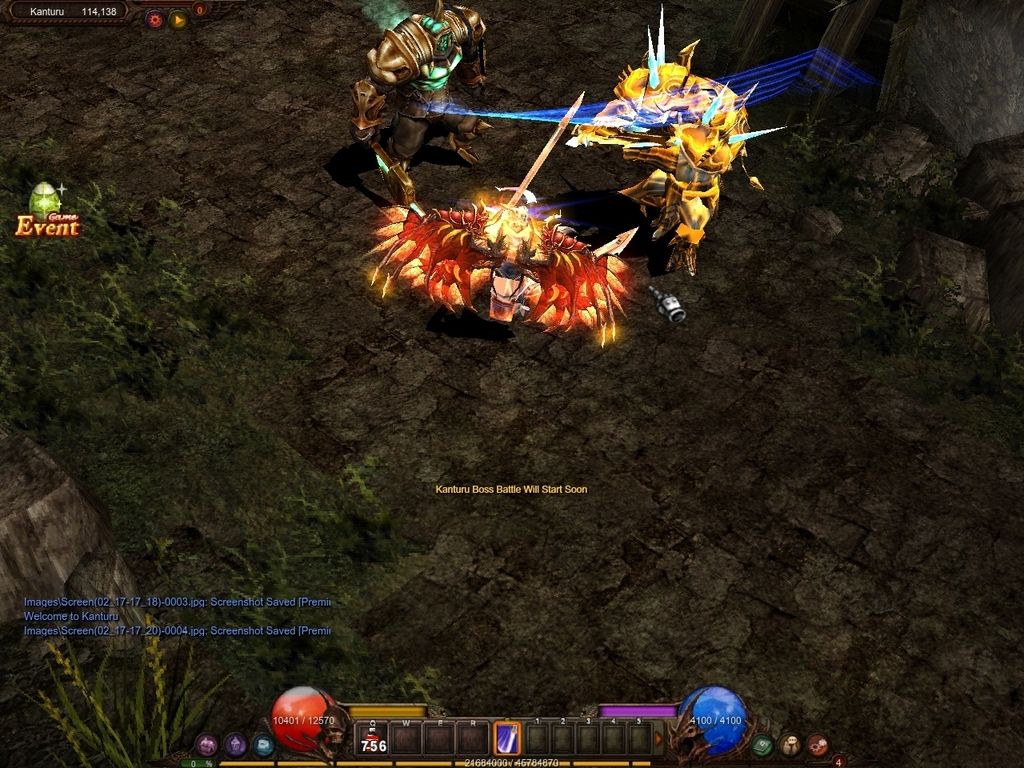Start the yellow play arrow button
Image resolution: width=1024 pixels, height=768 pixels.
click(x=178, y=19)
